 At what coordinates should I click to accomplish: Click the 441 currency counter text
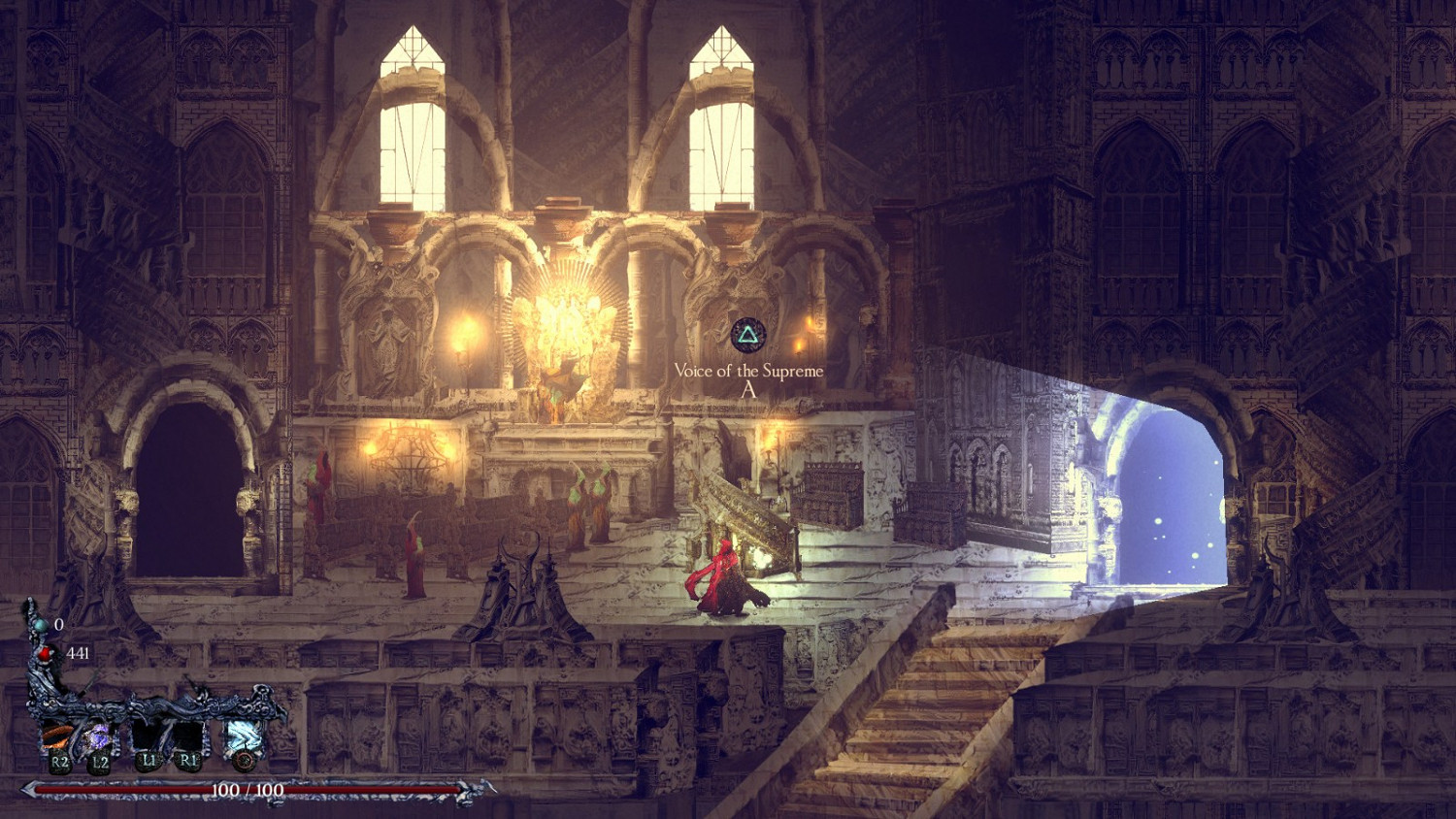coord(78,654)
